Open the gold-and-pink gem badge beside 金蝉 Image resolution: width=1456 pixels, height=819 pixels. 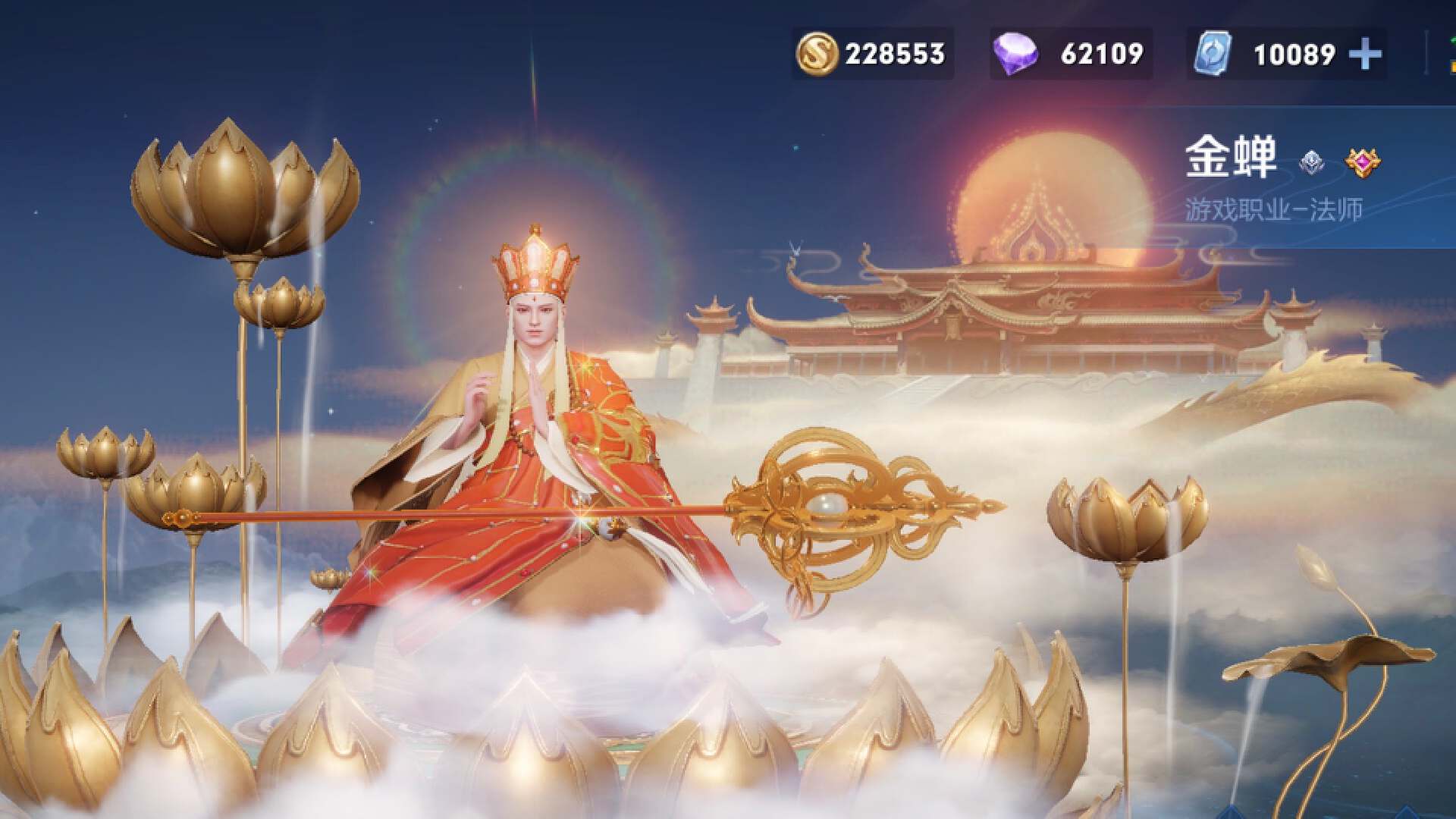click(1363, 162)
